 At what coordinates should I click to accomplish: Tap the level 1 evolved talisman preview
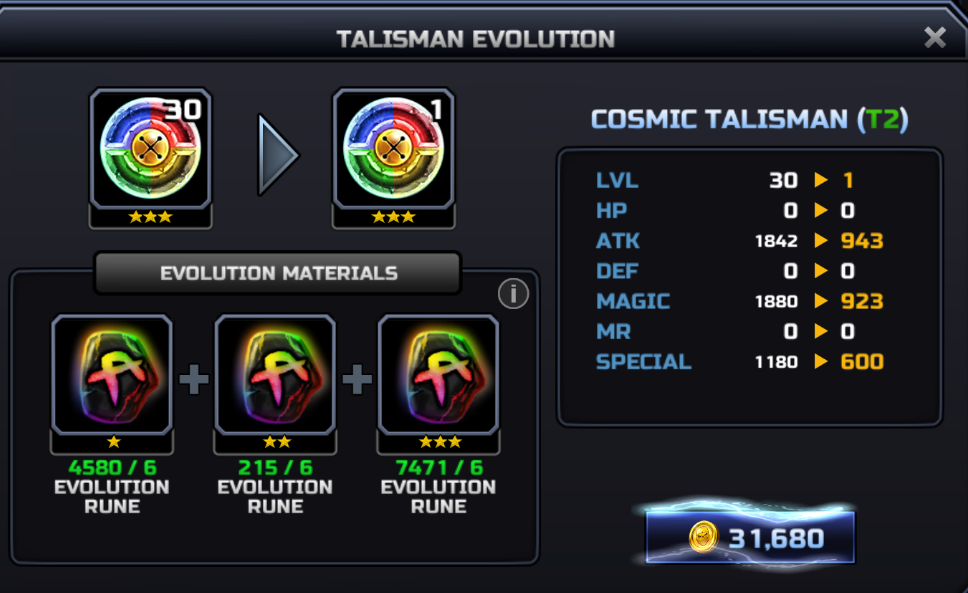[x=394, y=150]
